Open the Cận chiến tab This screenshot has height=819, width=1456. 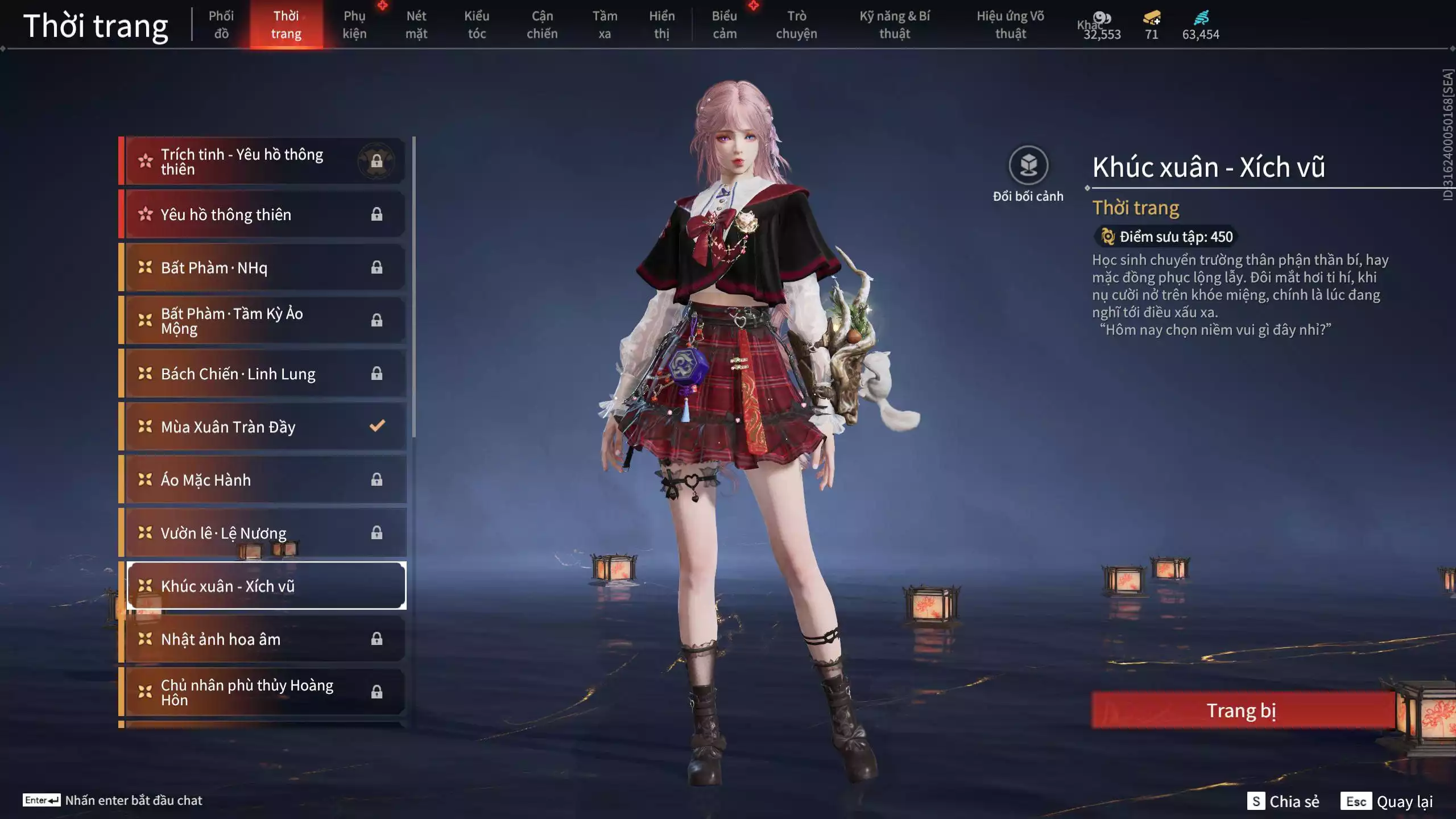point(542,24)
